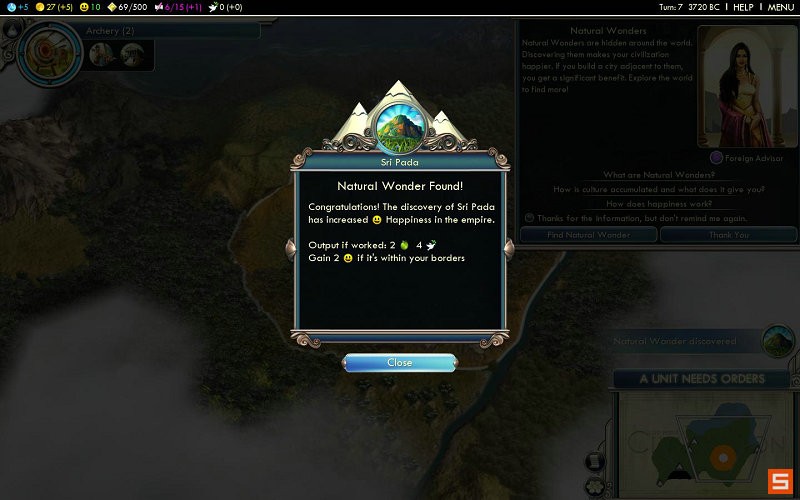Open the 'How does happiness work?' link
The width and height of the screenshot is (800, 500).
tap(658, 204)
